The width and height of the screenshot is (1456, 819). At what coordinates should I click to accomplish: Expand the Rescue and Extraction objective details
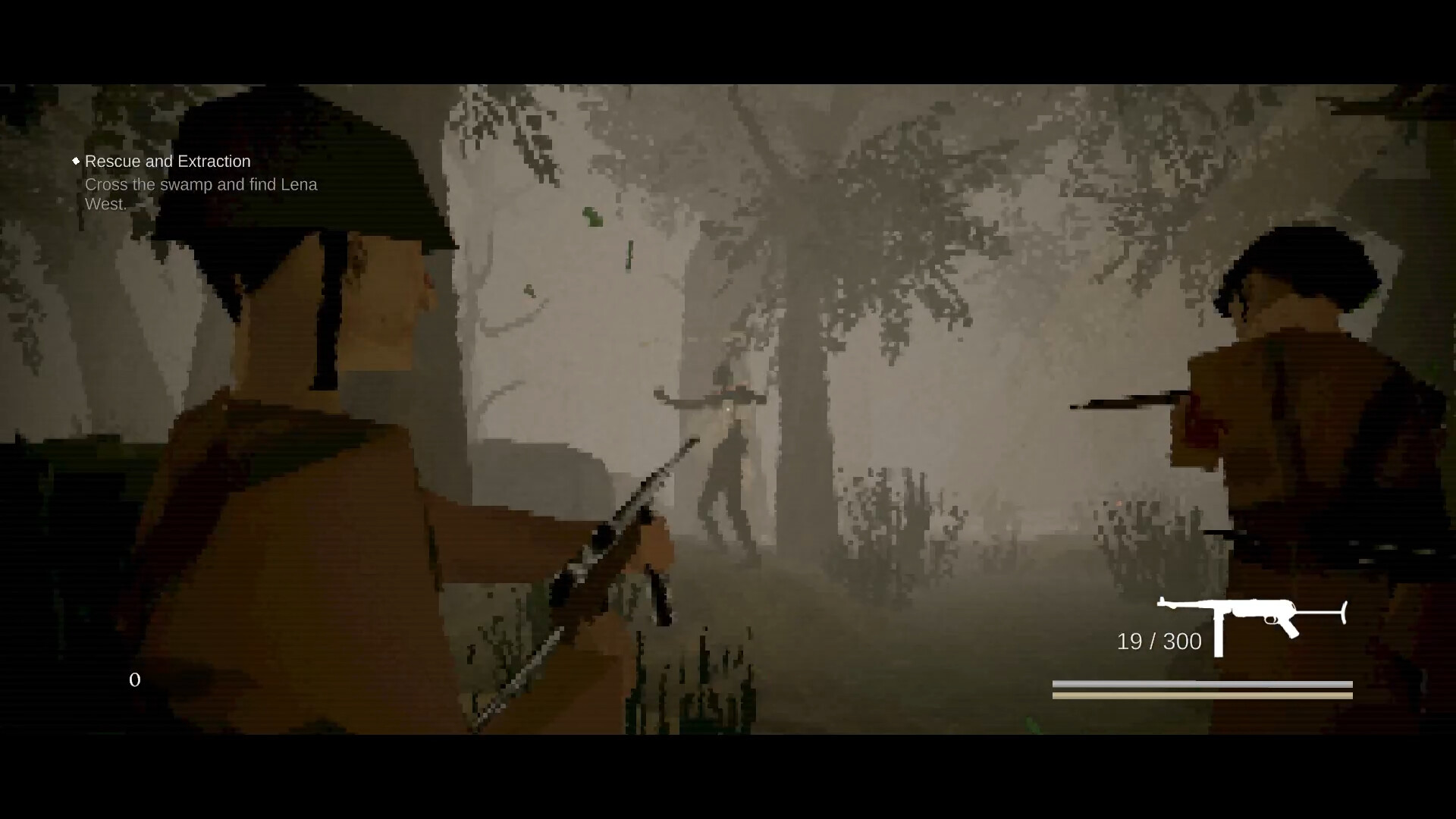click(168, 161)
